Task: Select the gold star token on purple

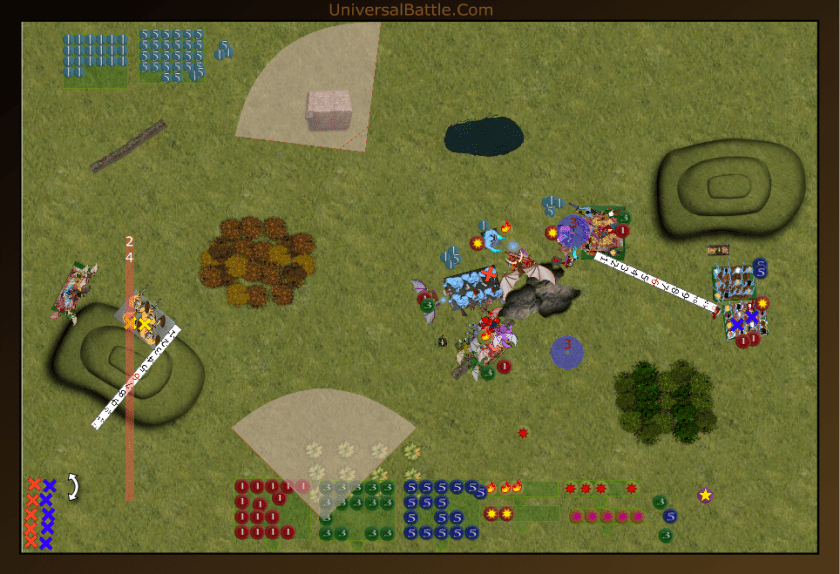Action: coord(705,495)
